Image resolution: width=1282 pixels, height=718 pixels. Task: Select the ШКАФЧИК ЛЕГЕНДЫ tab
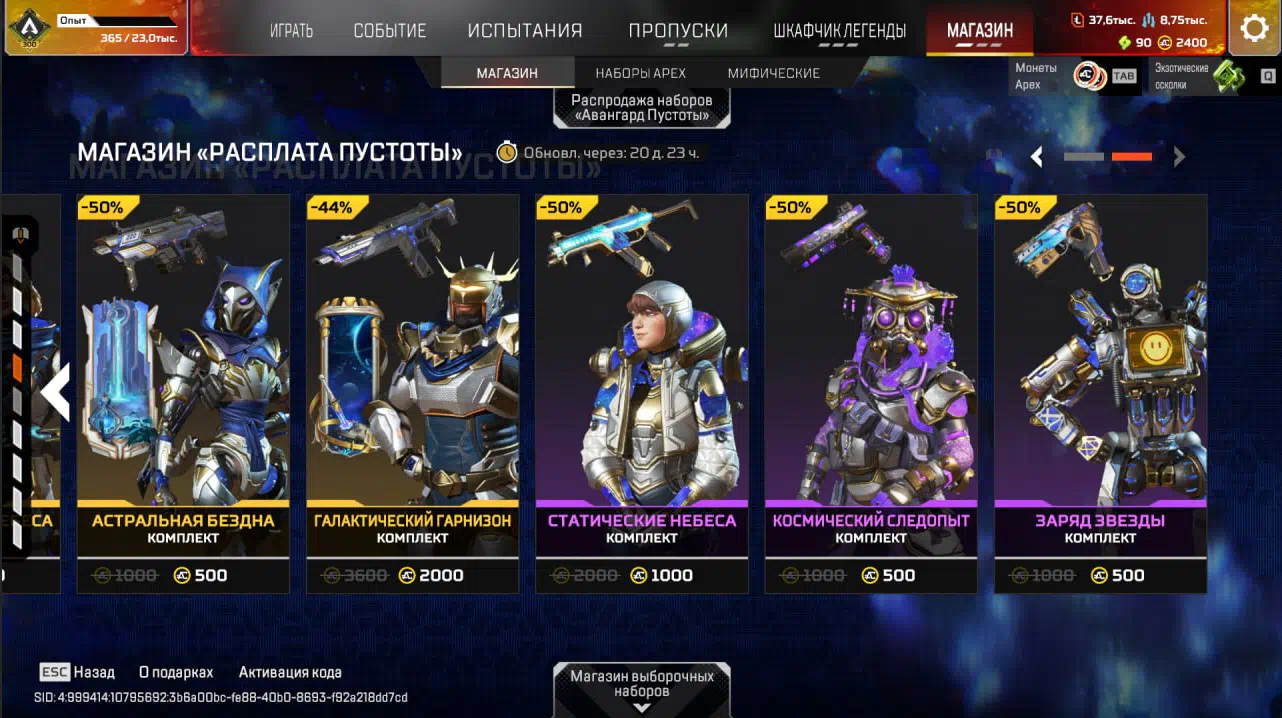pyautogui.click(x=840, y=31)
